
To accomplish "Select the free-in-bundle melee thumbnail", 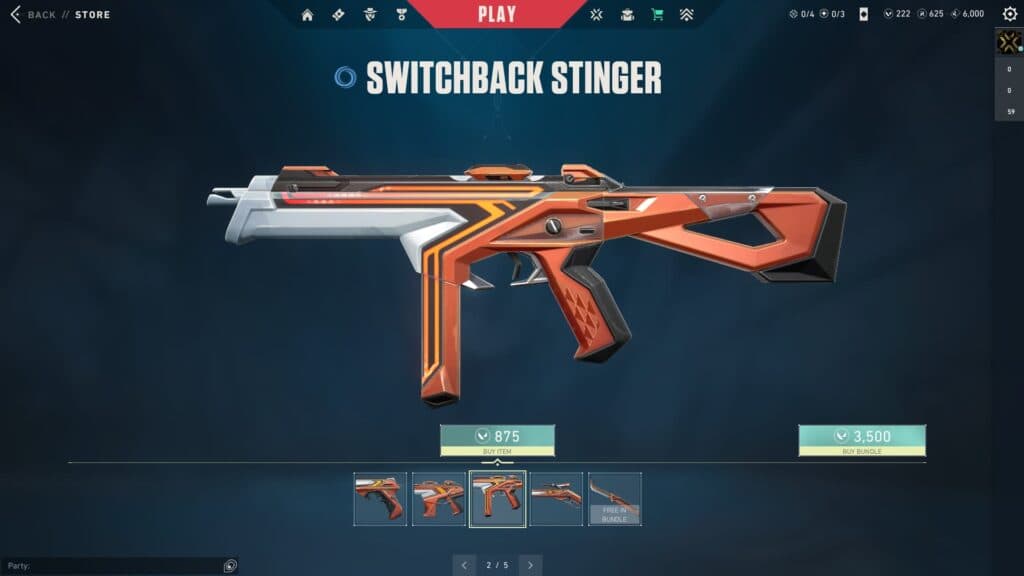I will coord(614,498).
